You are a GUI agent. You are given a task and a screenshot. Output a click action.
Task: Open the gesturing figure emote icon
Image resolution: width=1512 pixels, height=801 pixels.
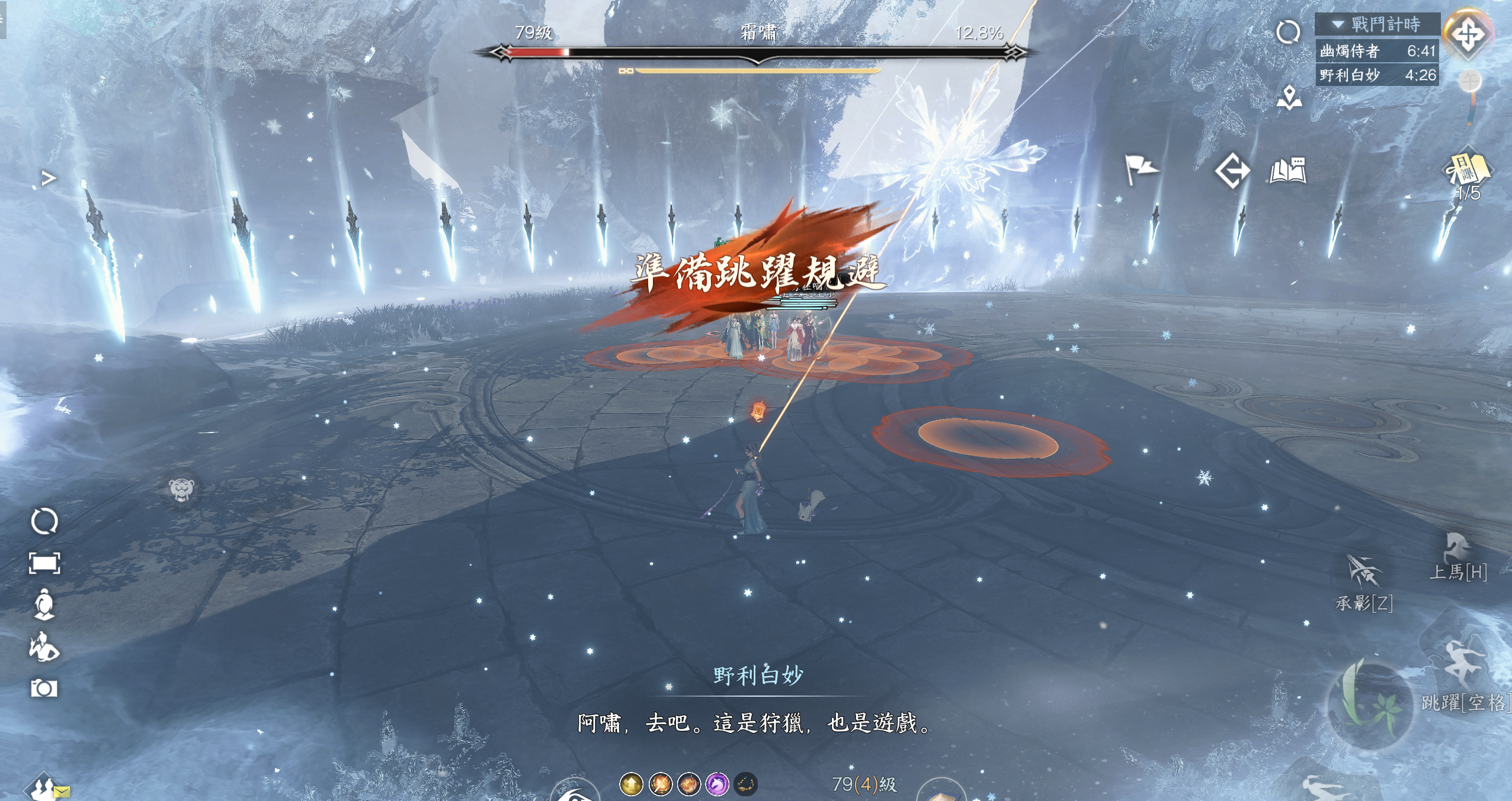pyautogui.click(x=44, y=646)
